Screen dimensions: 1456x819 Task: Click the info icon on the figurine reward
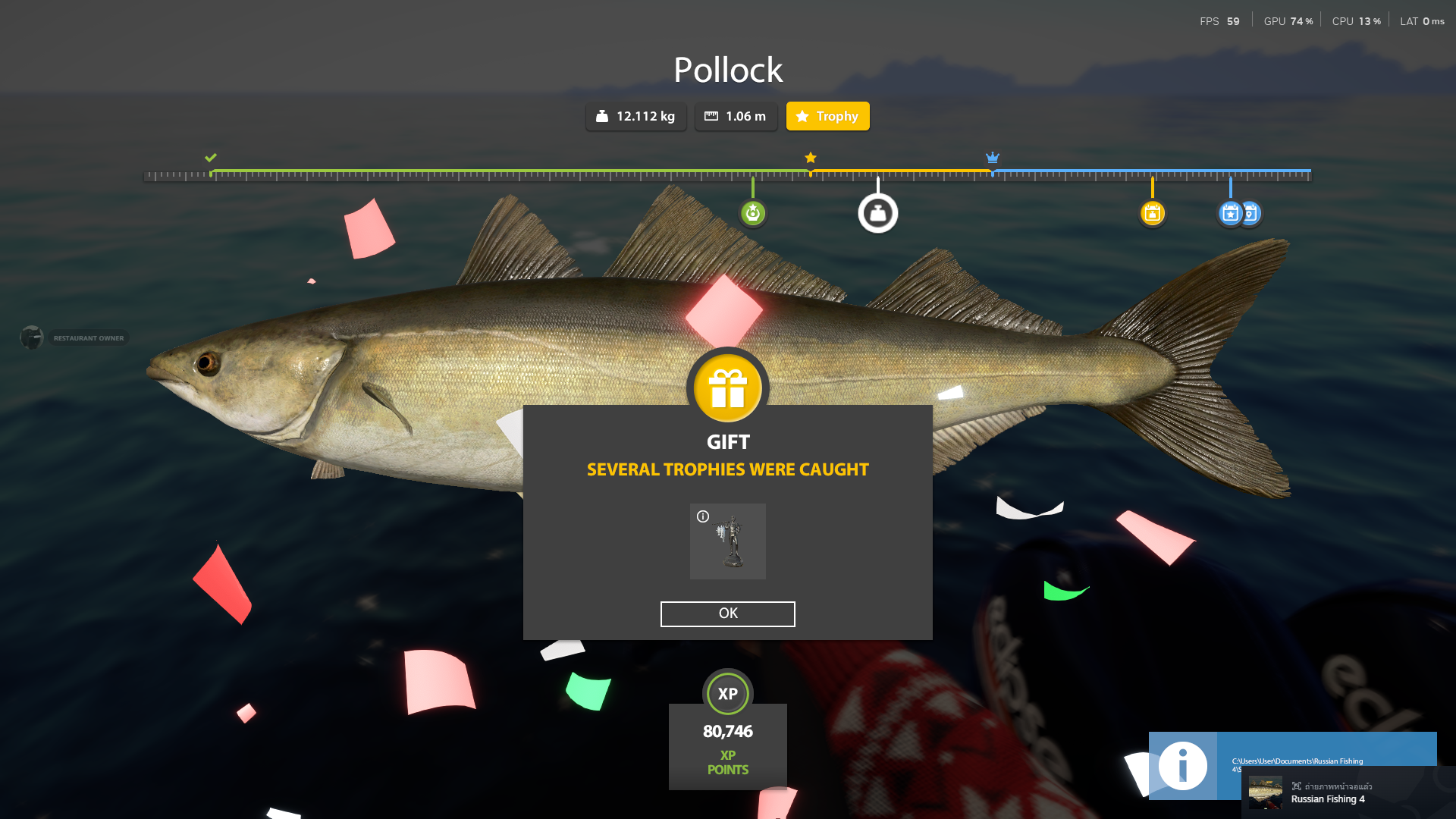pyautogui.click(x=703, y=516)
